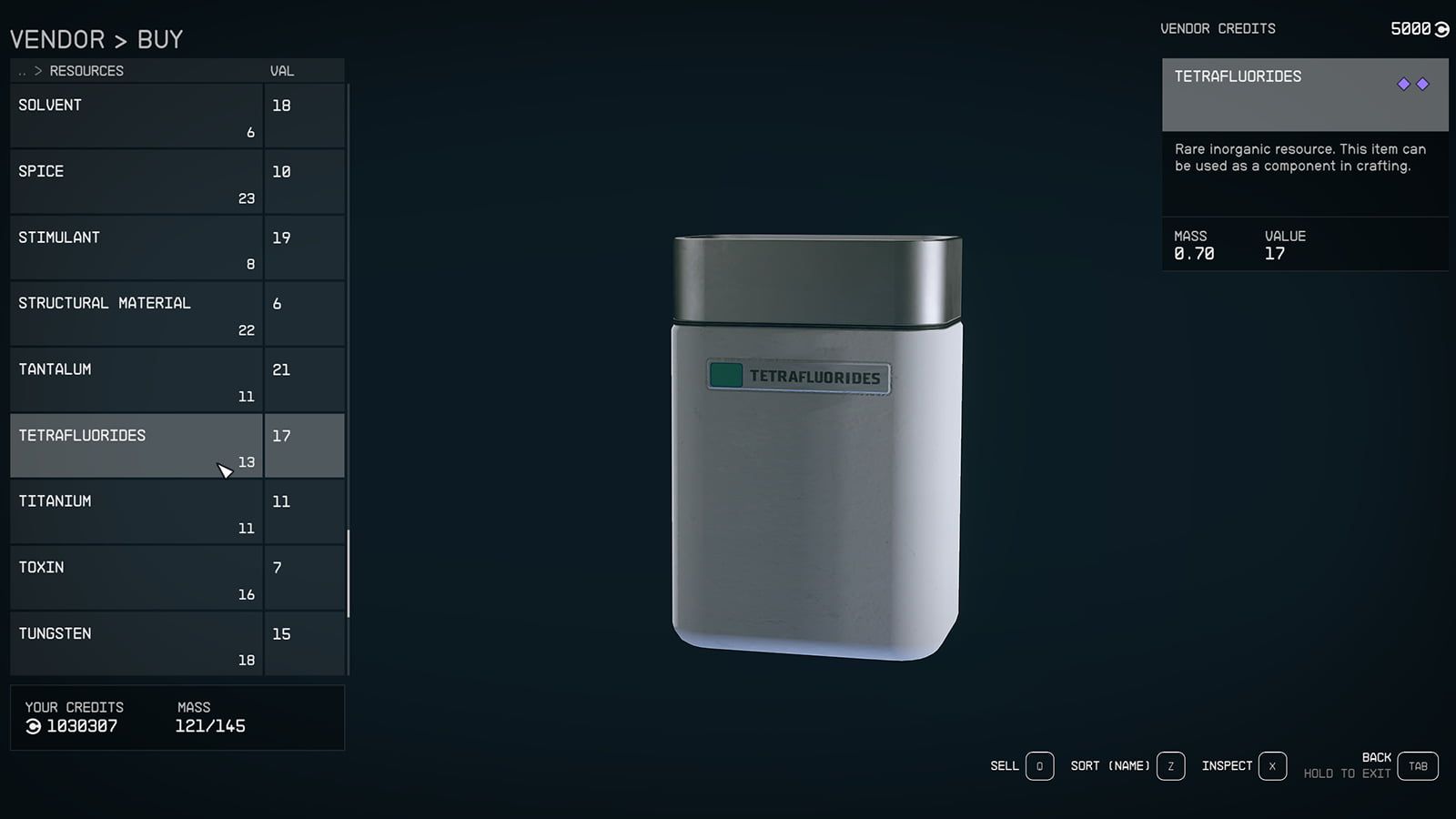
Task: Go Back out of vendor menu
Action: 1418,766
